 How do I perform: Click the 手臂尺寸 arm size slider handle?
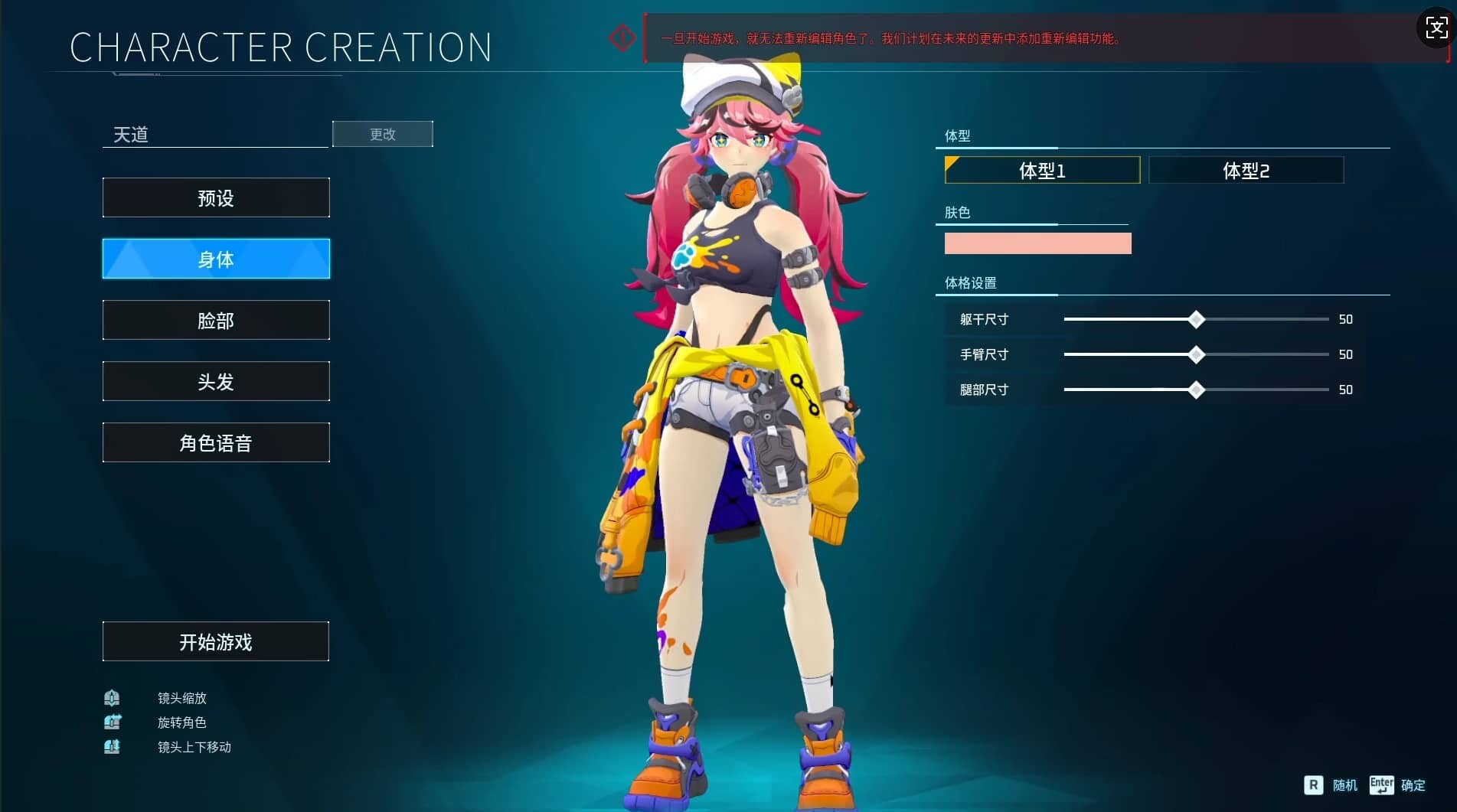coord(1196,355)
